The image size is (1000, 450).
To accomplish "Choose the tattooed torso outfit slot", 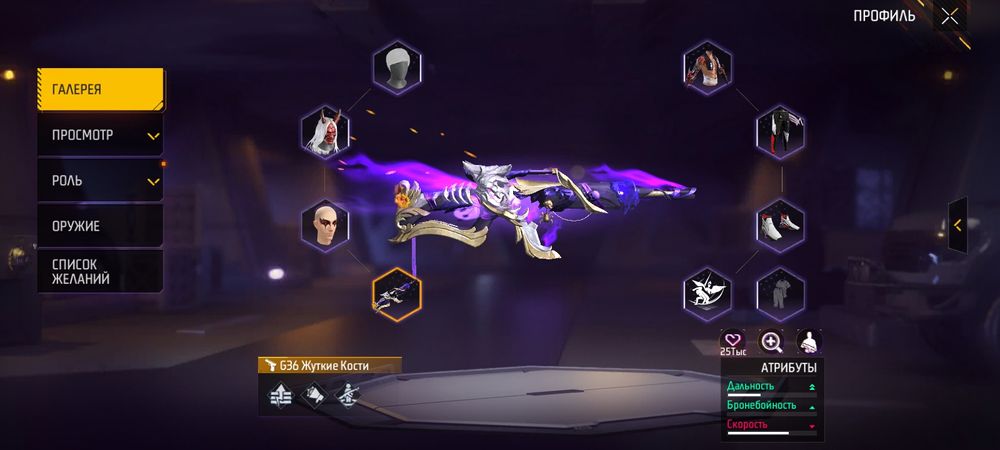I will coord(708,68).
